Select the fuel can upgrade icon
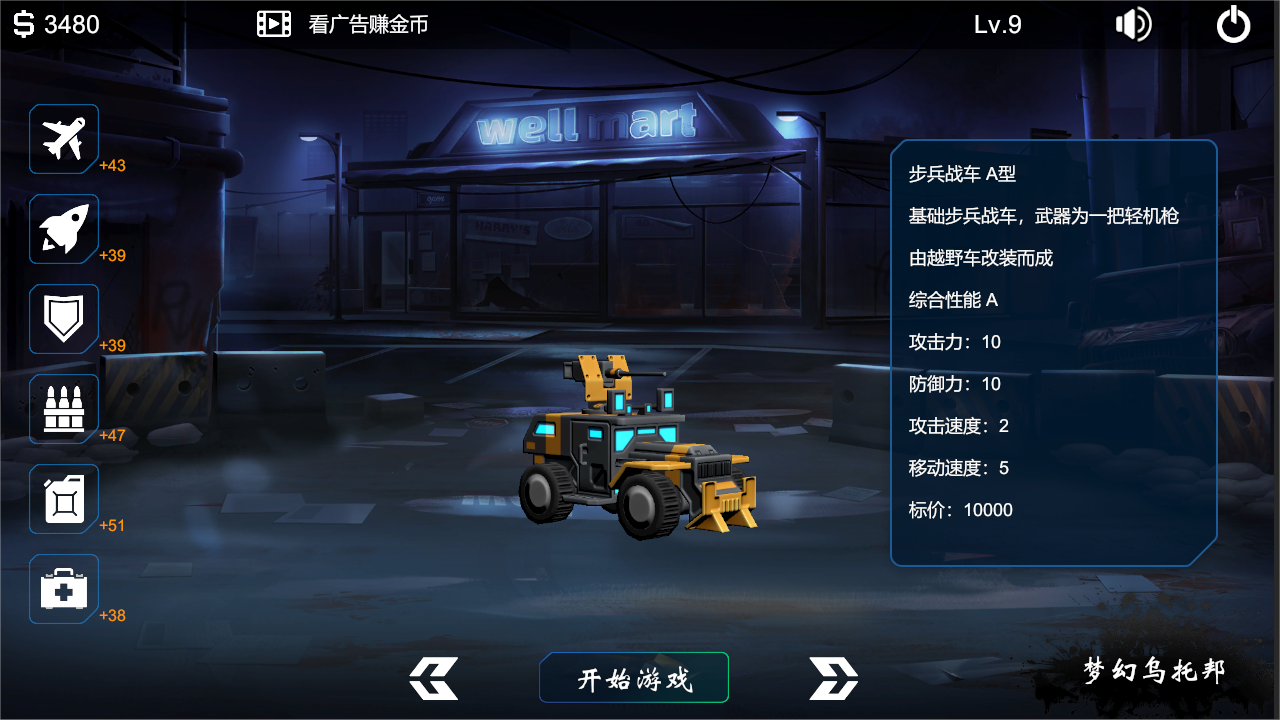The width and height of the screenshot is (1280, 720). coord(64,498)
